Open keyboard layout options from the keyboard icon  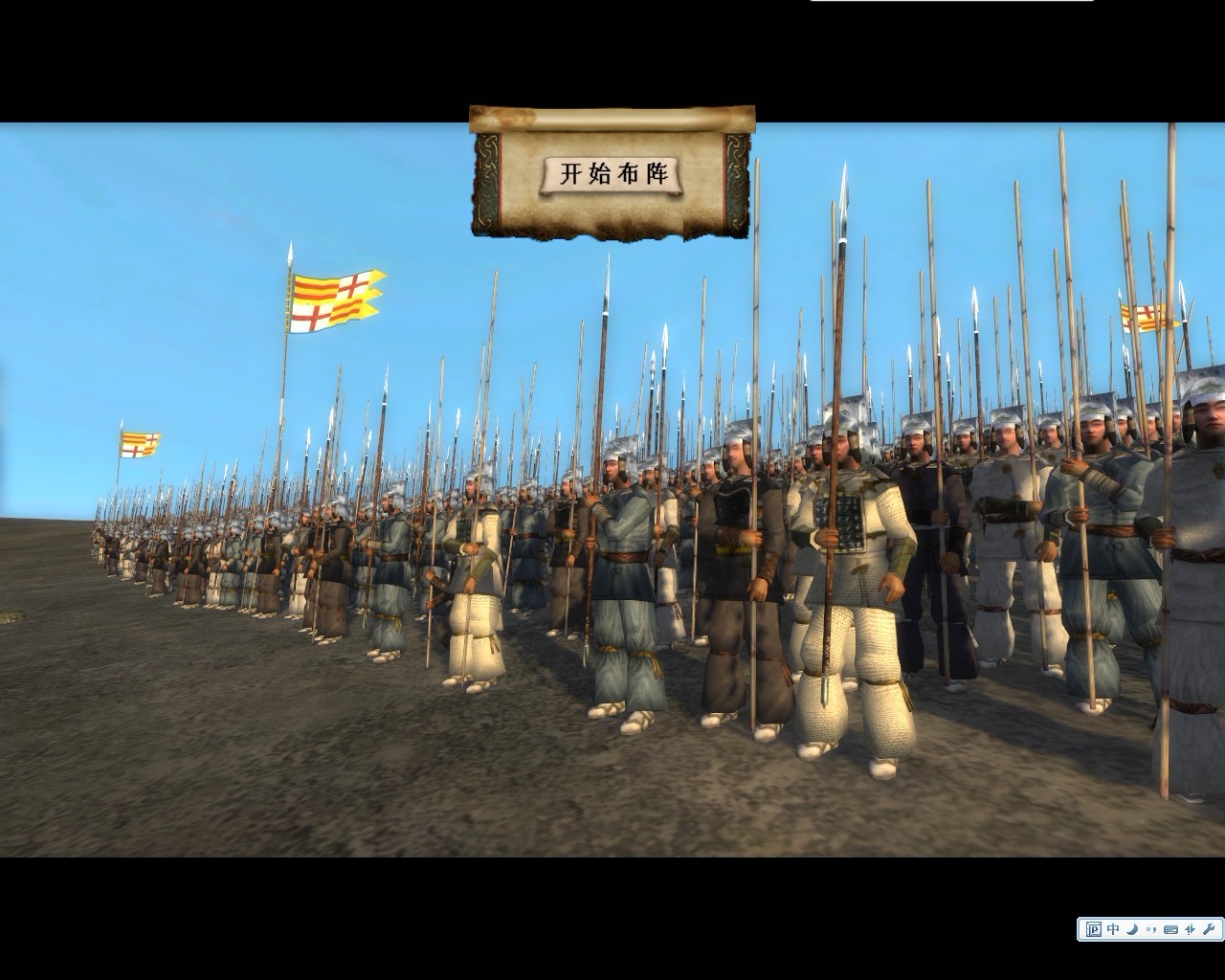tap(1169, 928)
